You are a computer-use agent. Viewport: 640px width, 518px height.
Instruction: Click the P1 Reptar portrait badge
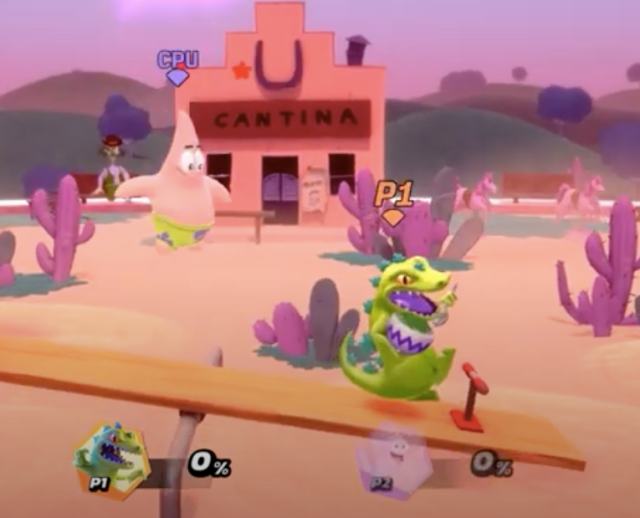[x=112, y=459]
